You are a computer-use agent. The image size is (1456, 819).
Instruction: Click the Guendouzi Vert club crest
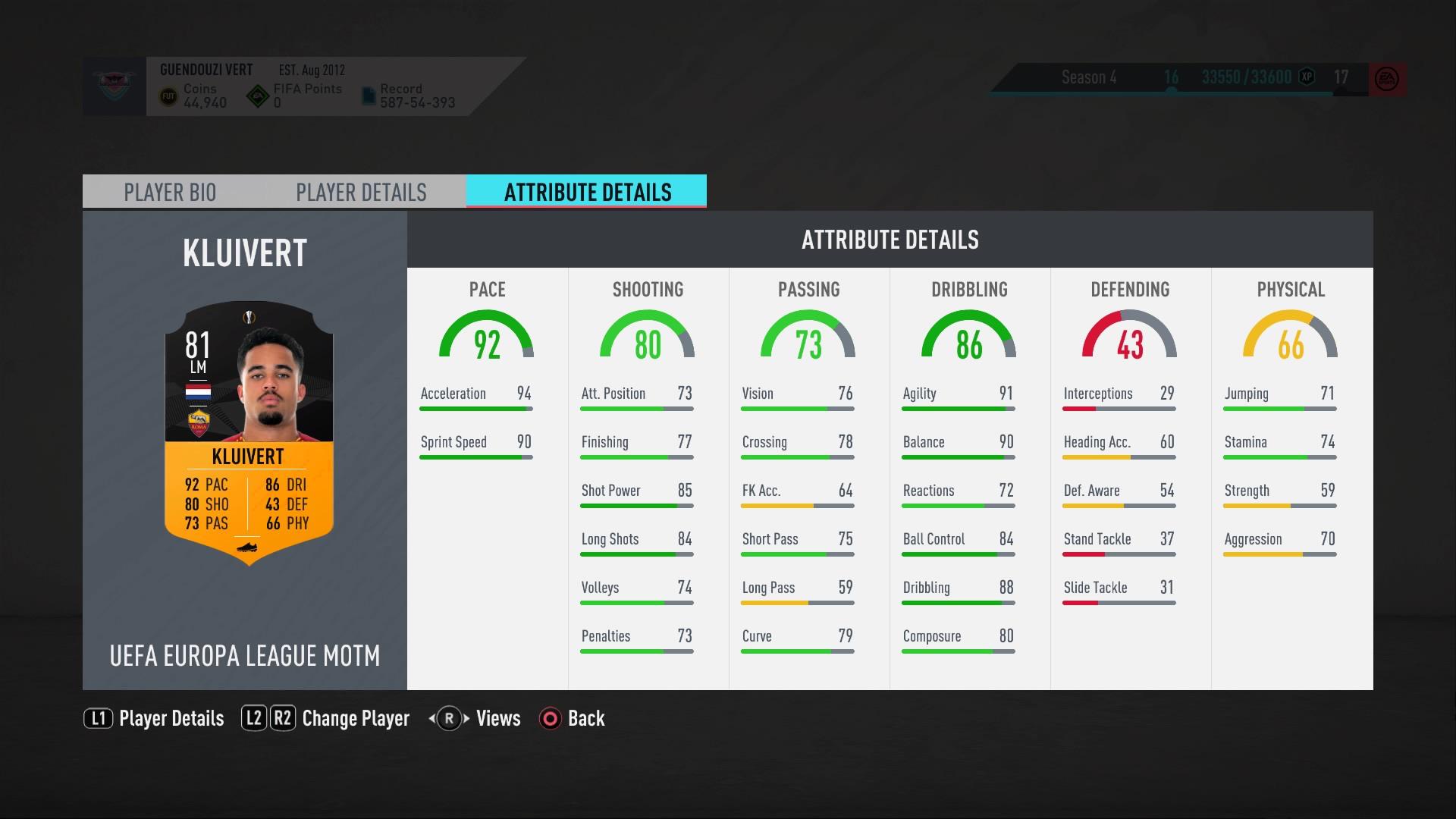coord(115,83)
